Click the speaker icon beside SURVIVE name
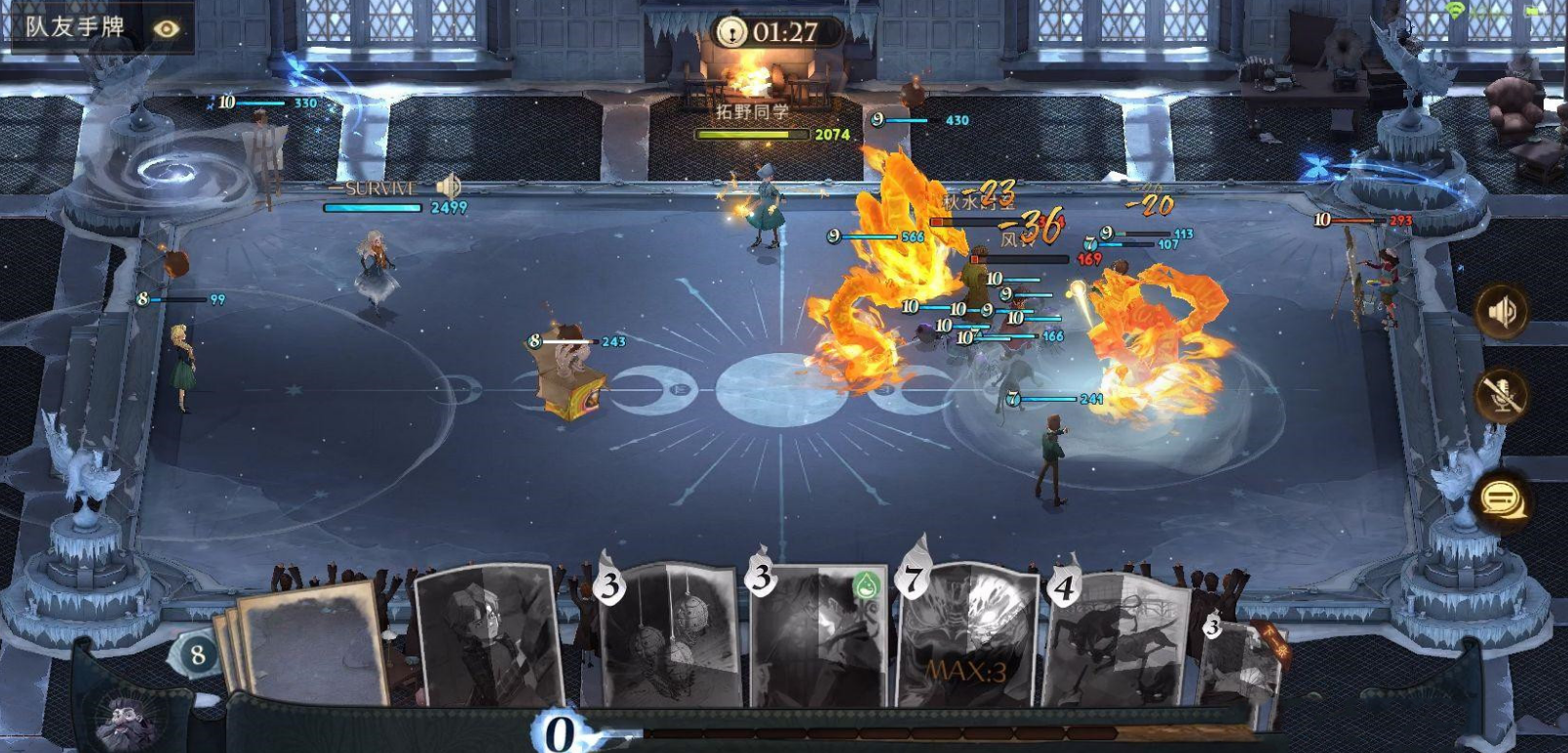This screenshot has height=753, width=1568. coord(449,186)
